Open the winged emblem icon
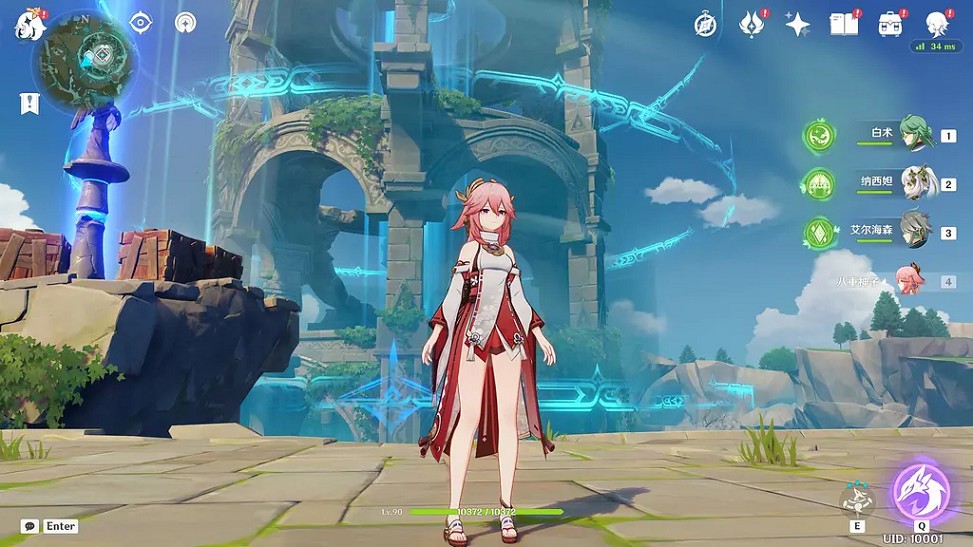This screenshot has height=547, width=973. coord(752,24)
